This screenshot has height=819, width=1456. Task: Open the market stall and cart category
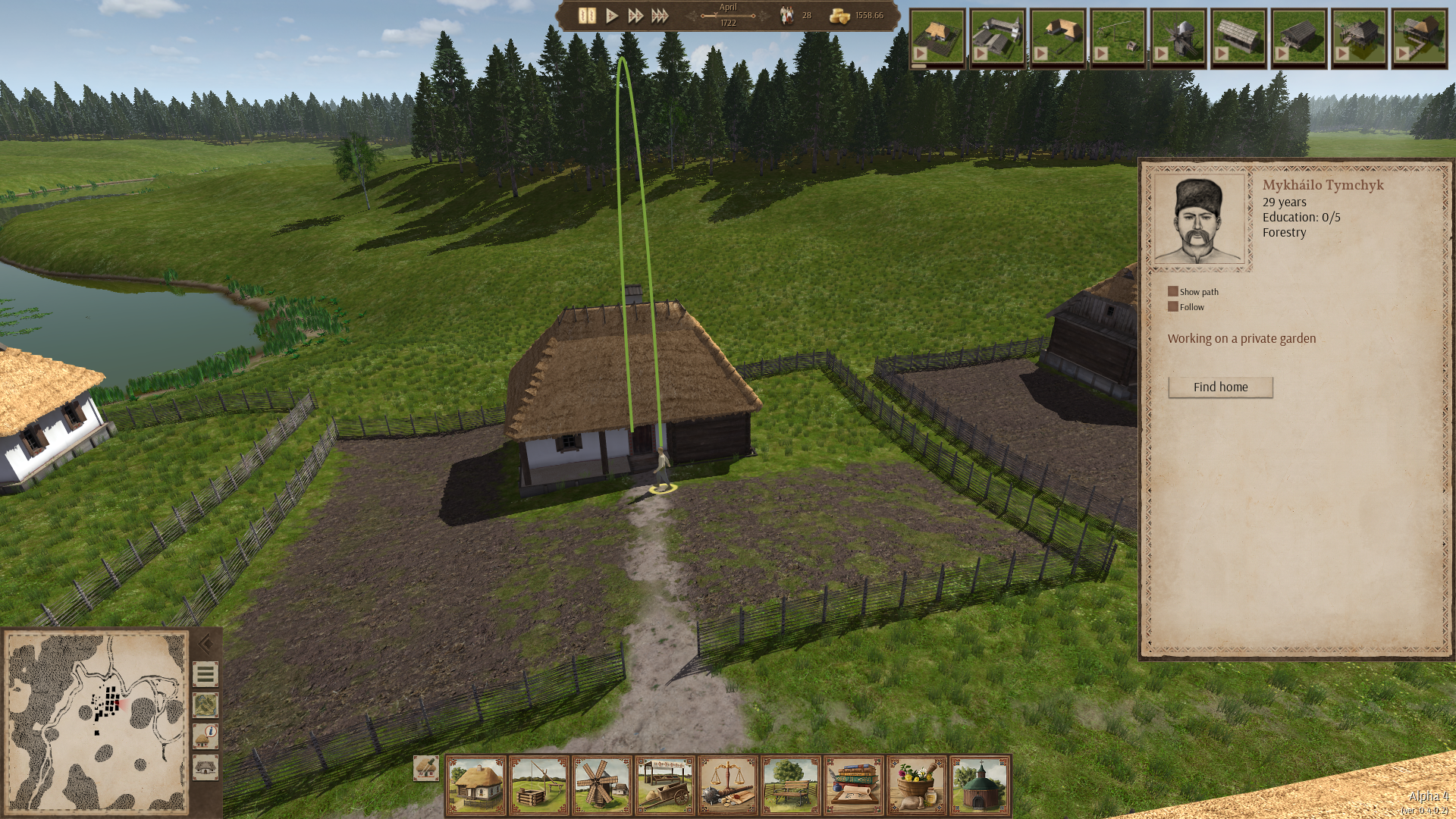[x=665, y=785]
